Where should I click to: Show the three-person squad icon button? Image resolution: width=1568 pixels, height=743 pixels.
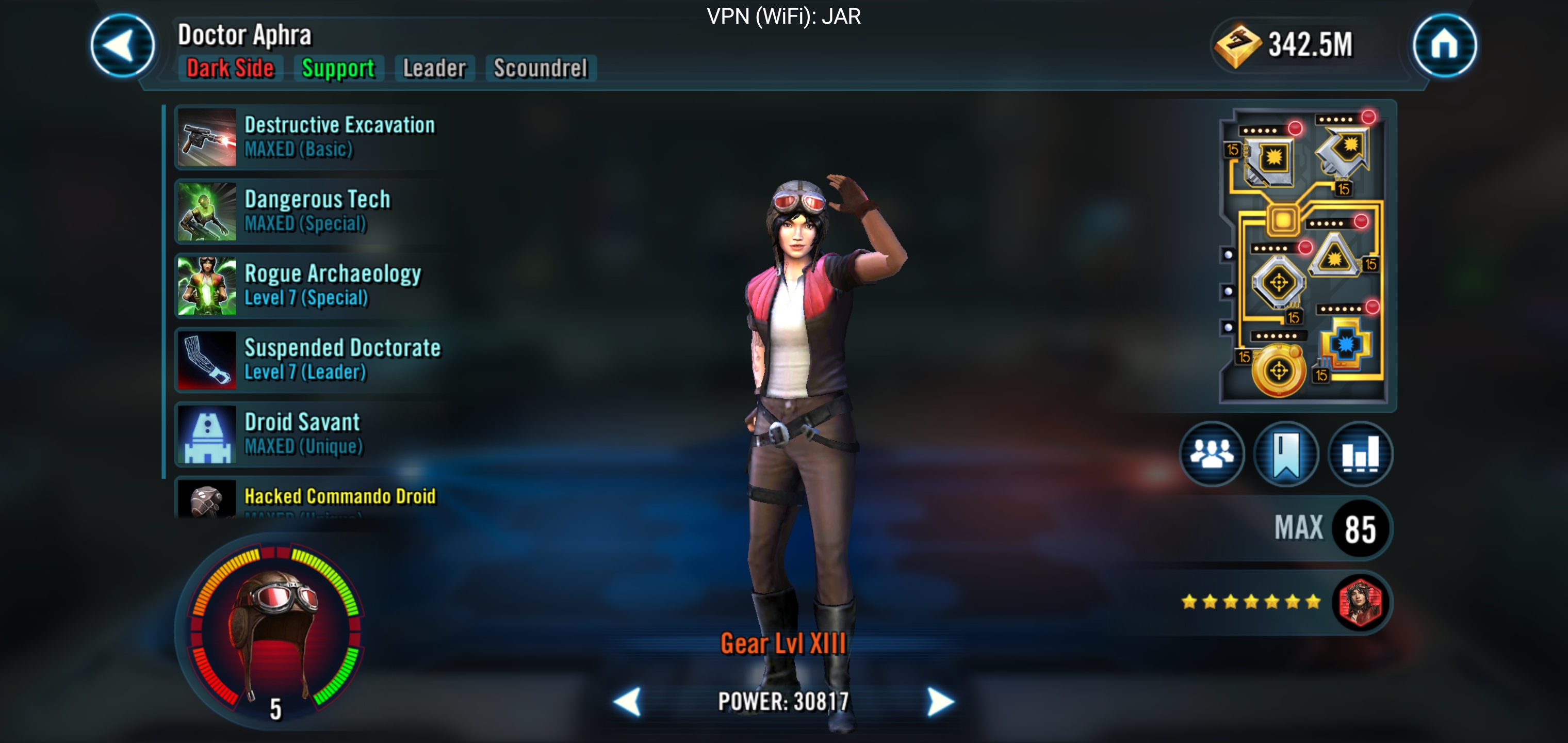point(1212,454)
